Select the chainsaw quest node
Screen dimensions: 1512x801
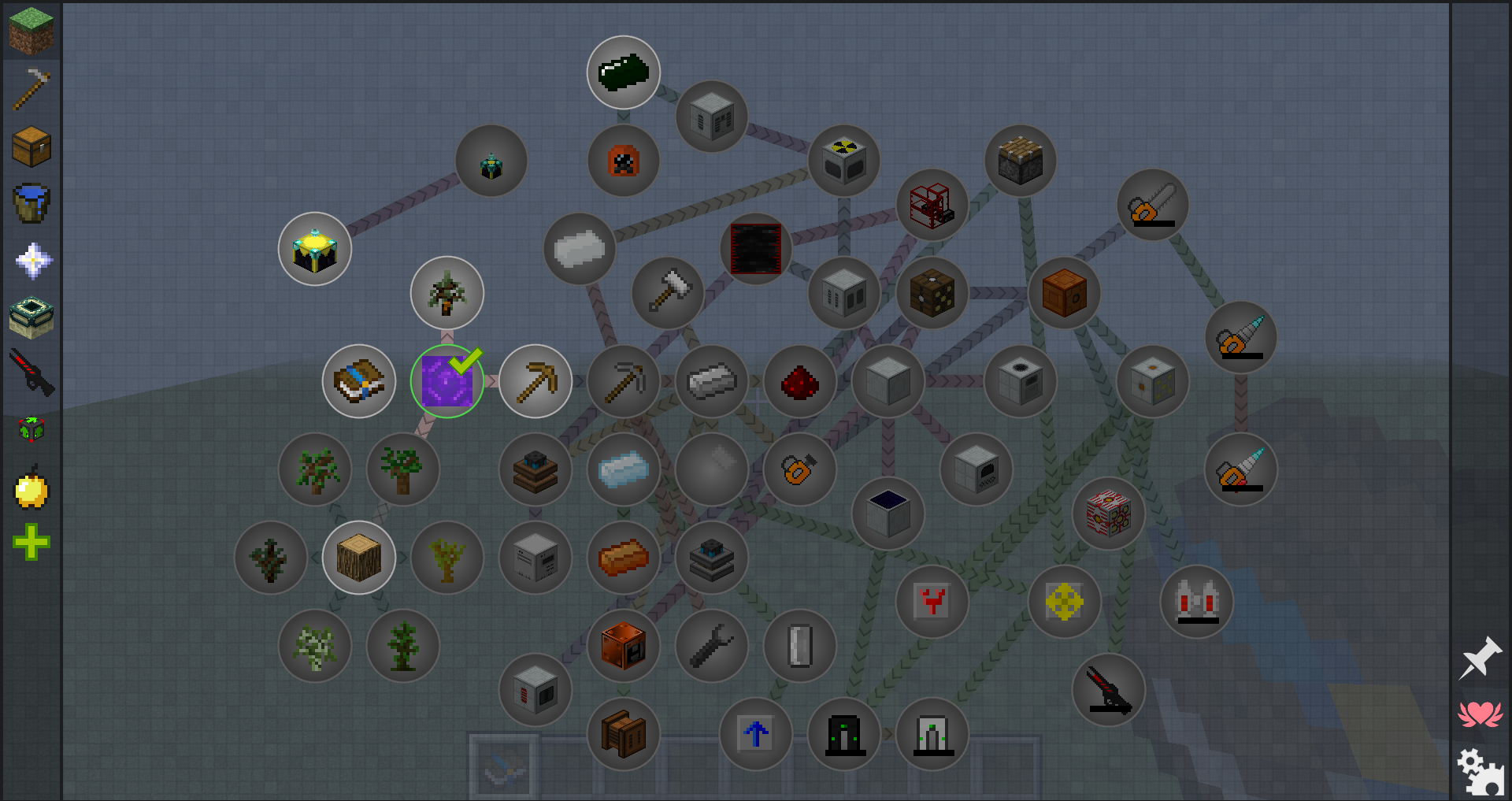pos(1153,205)
